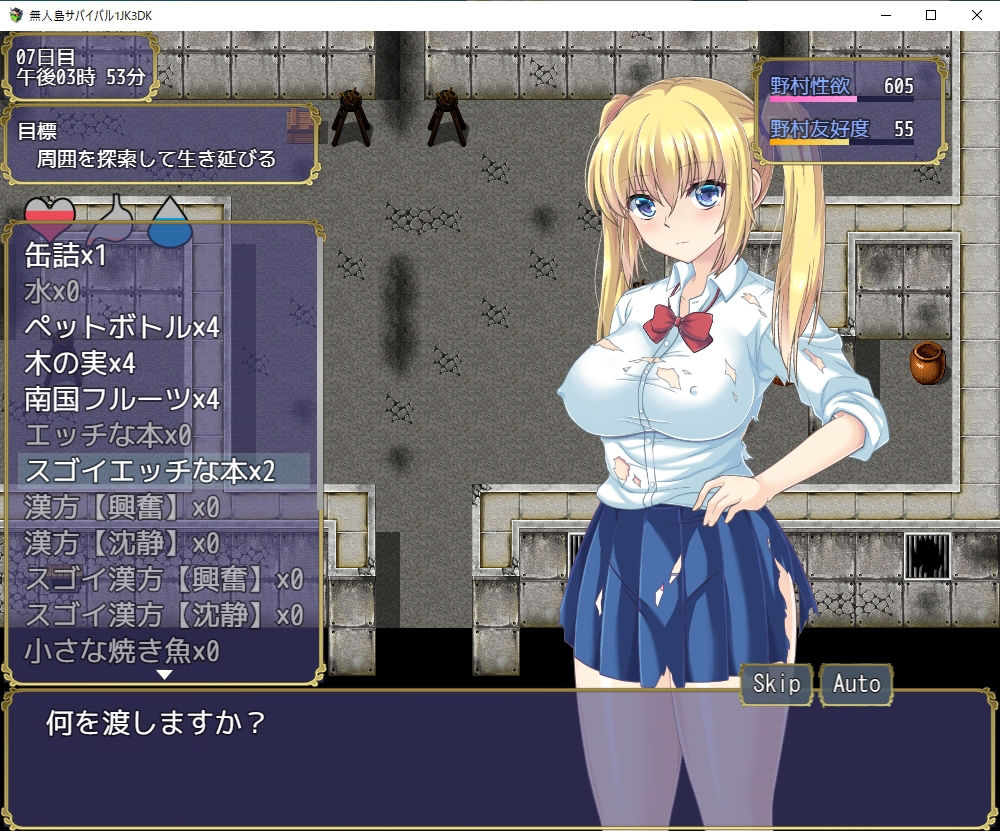Toggle the Auto dialogue button
The height and width of the screenshot is (831, 1000).
pos(857,684)
